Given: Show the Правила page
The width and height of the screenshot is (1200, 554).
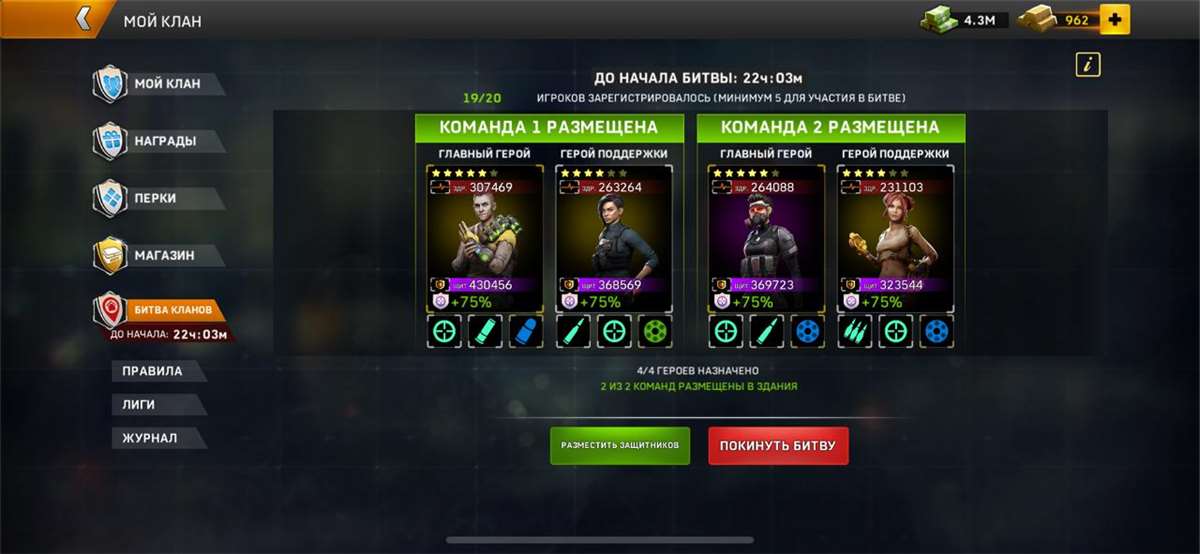Looking at the screenshot, I should pos(153,371).
